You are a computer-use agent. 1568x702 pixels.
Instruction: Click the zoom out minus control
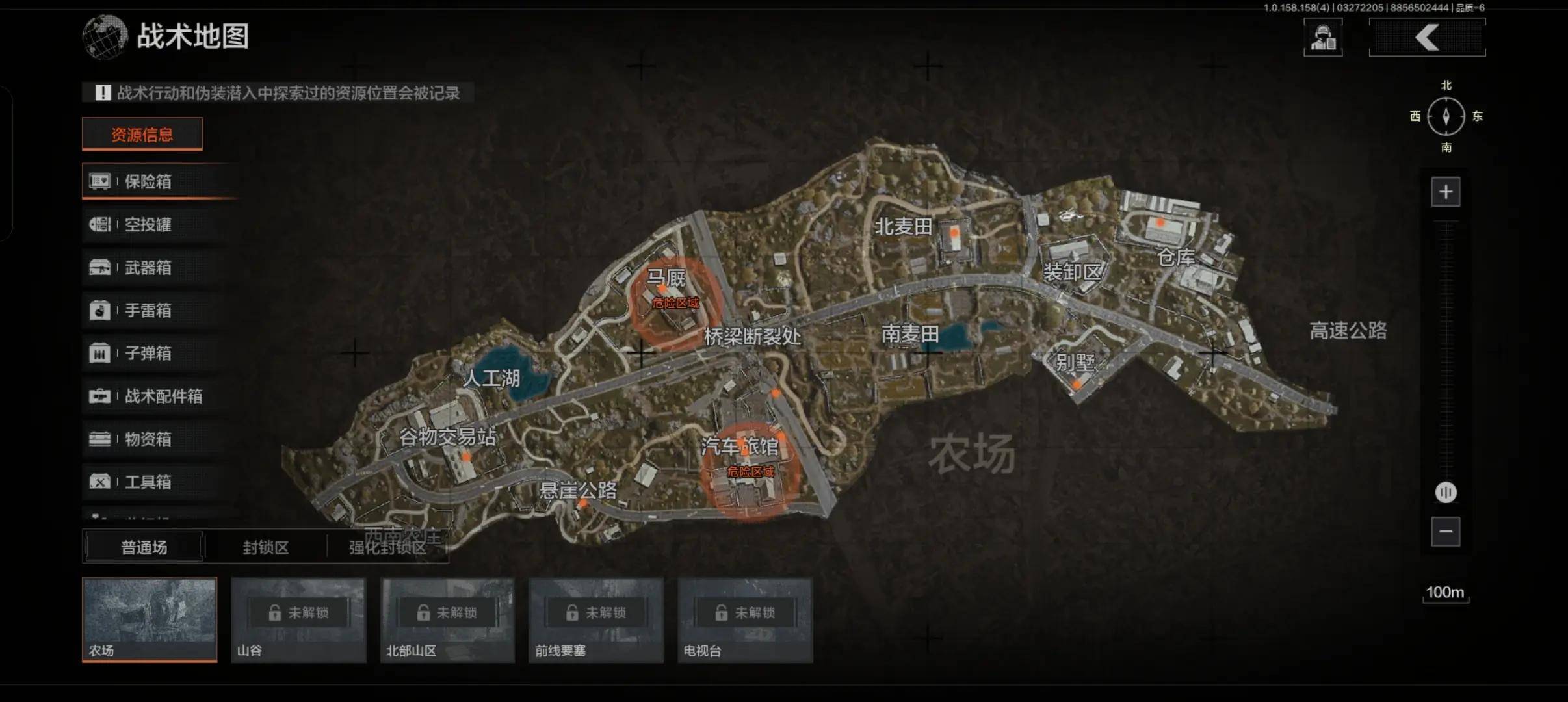point(1446,531)
